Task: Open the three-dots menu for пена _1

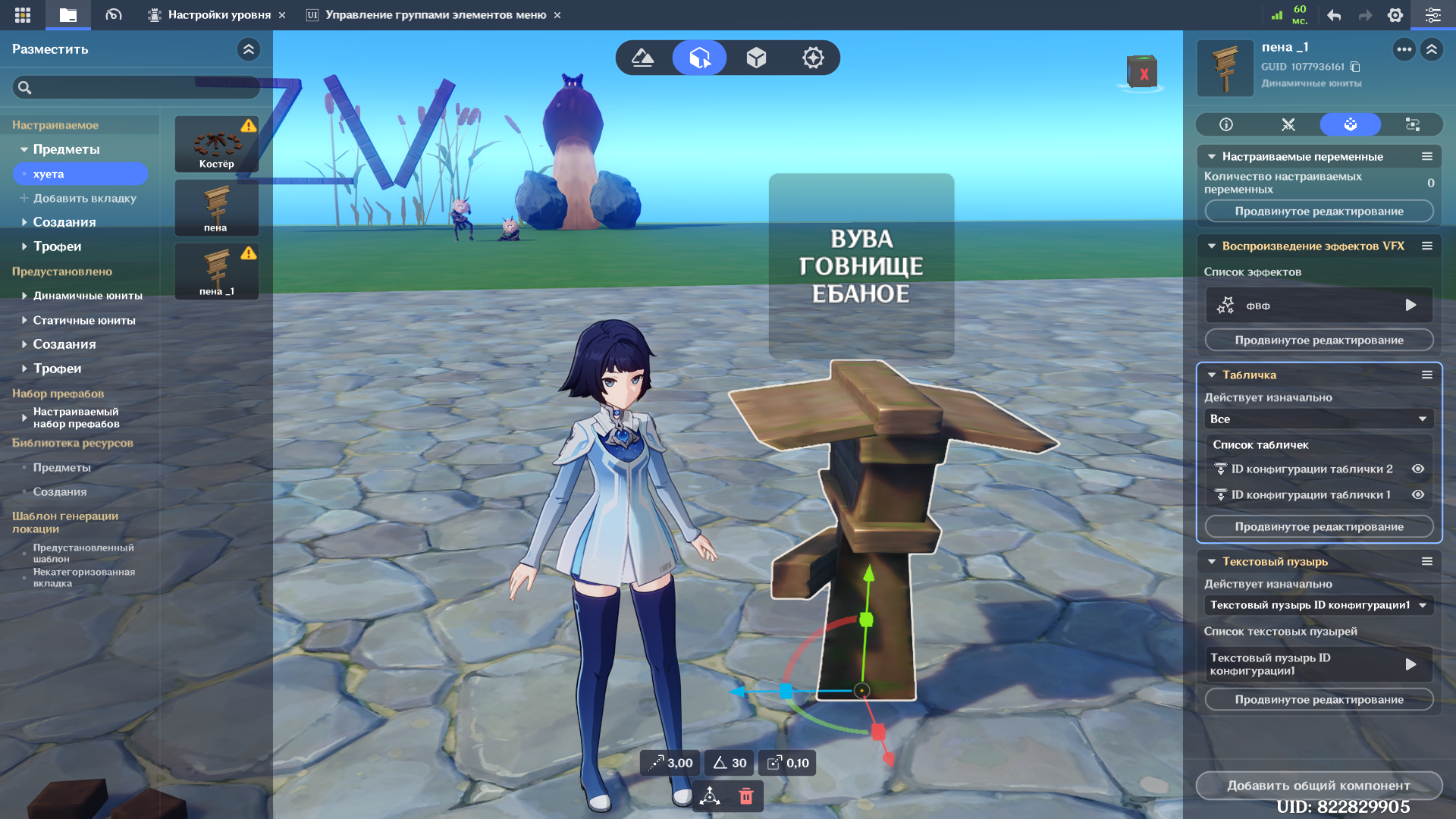Action: (1404, 50)
